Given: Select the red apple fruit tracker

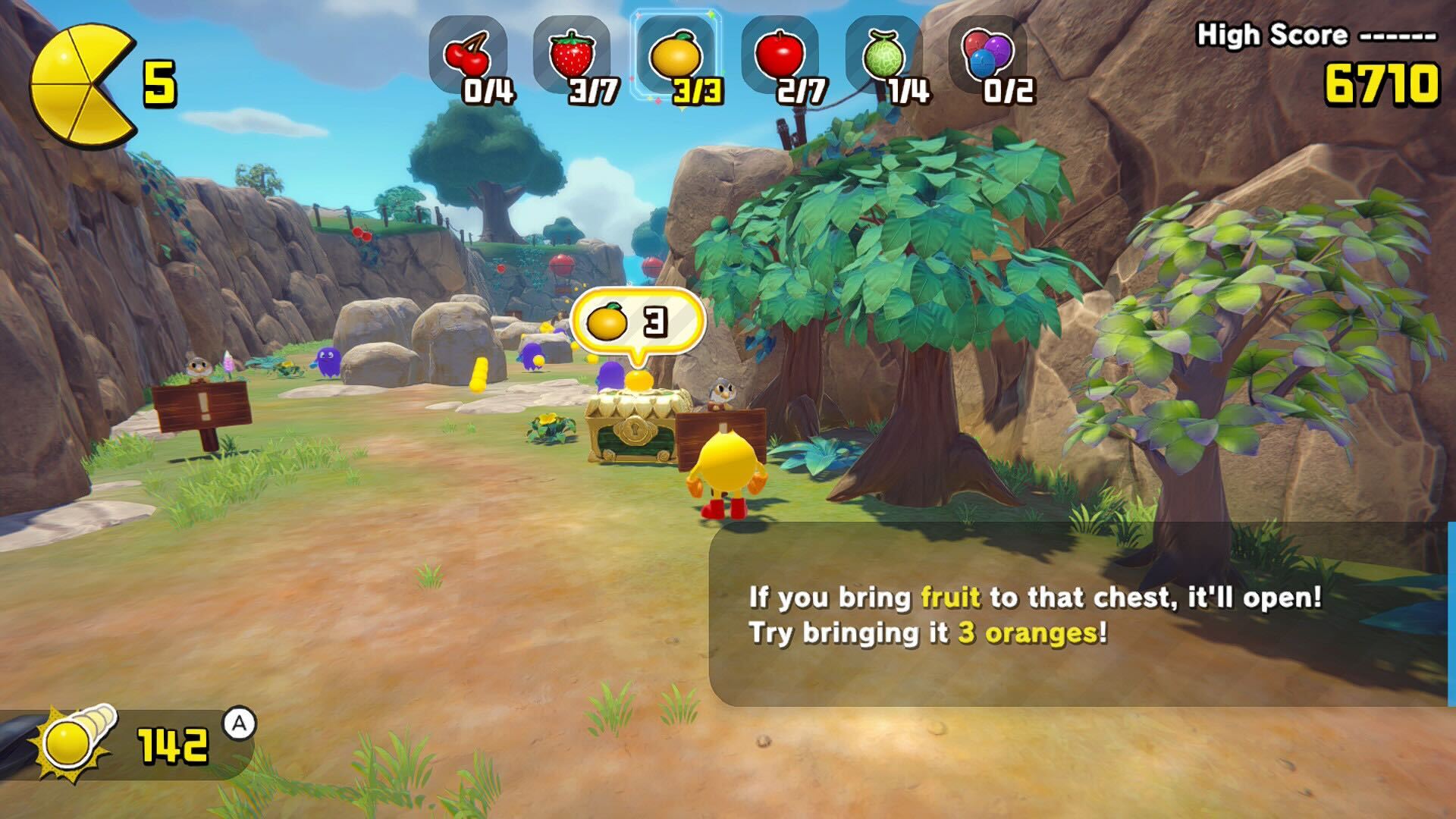Looking at the screenshot, I should click(x=780, y=55).
